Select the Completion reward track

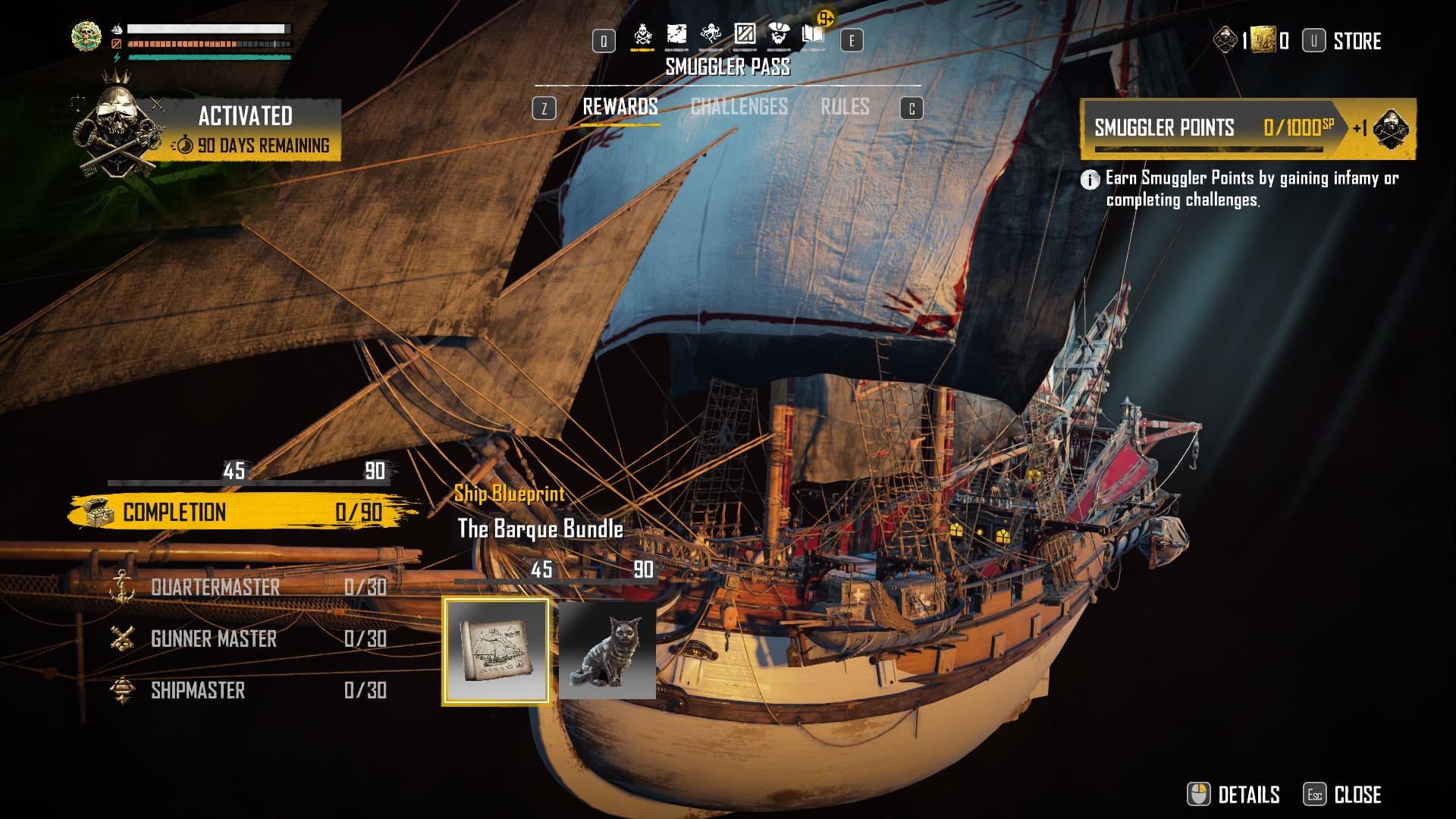243,512
